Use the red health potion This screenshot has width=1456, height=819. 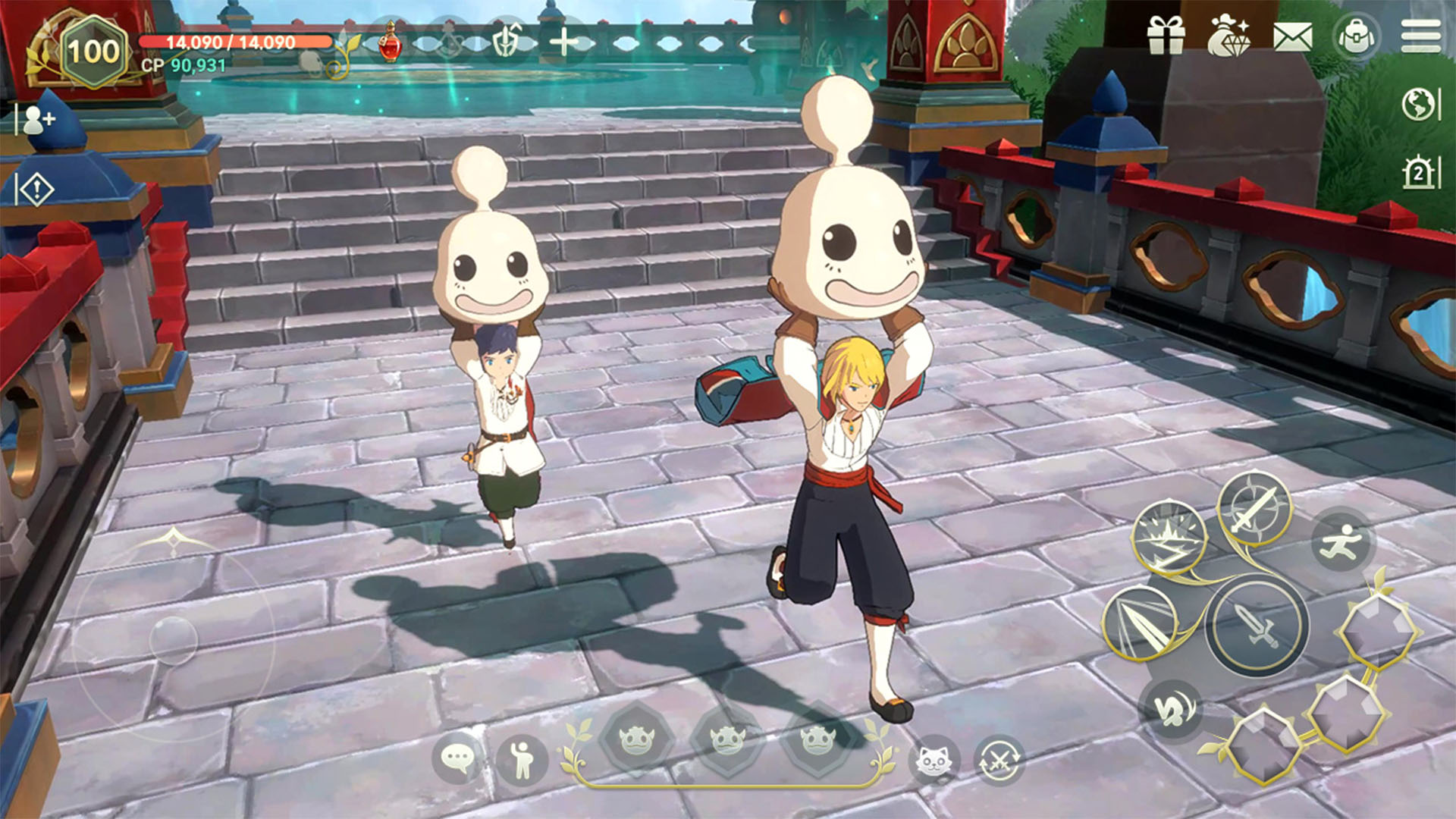click(390, 42)
